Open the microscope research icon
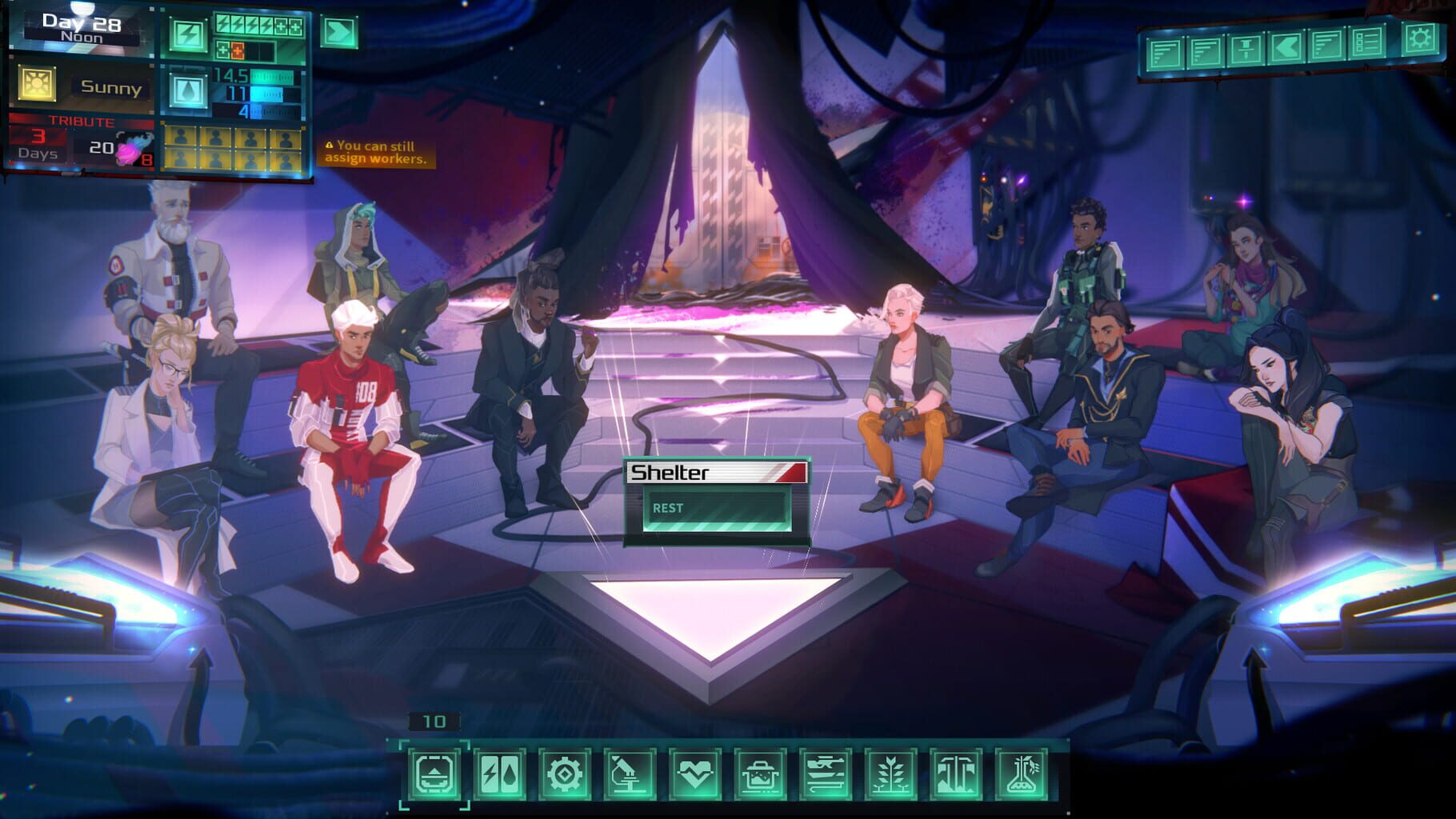 point(627,773)
